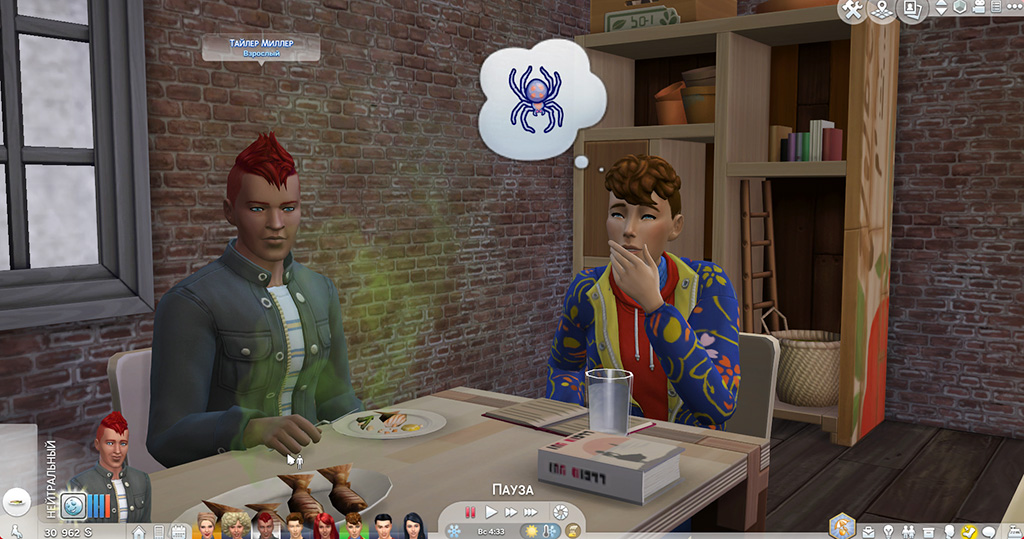Open the highlighted Needs panel

pyautogui.click(x=968, y=530)
